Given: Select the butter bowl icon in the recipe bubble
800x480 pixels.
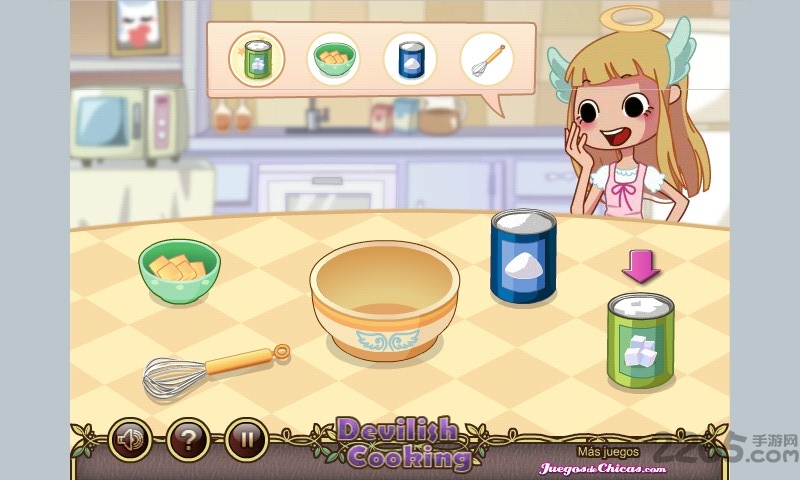Looking at the screenshot, I should click(333, 58).
